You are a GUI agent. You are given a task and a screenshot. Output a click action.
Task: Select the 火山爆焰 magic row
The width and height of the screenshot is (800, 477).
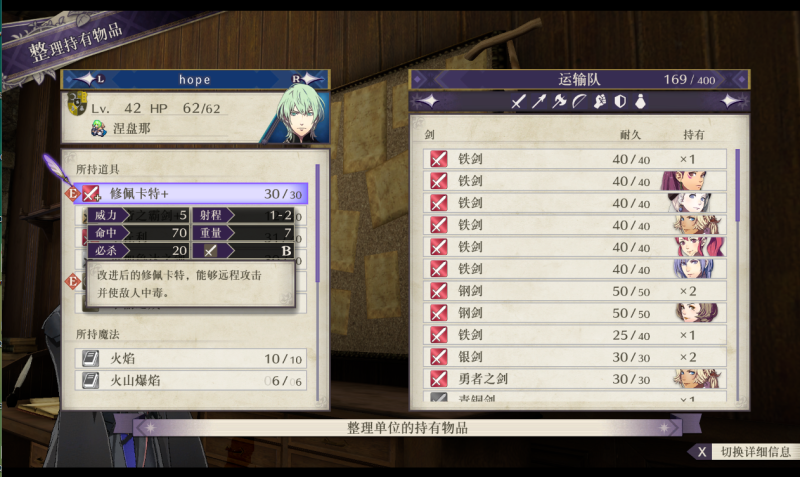[x=190, y=380]
